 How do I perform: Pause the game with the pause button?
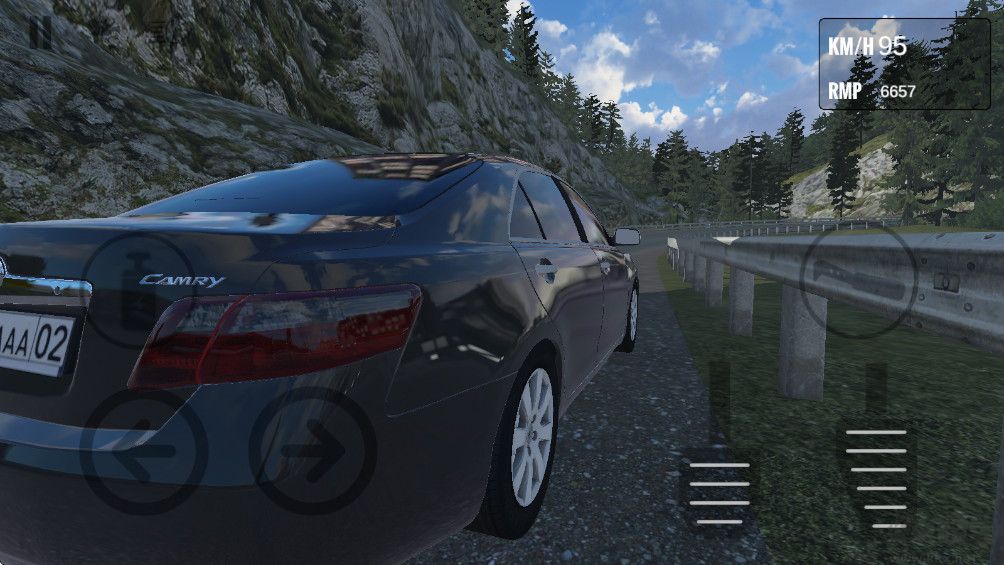point(41,33)
